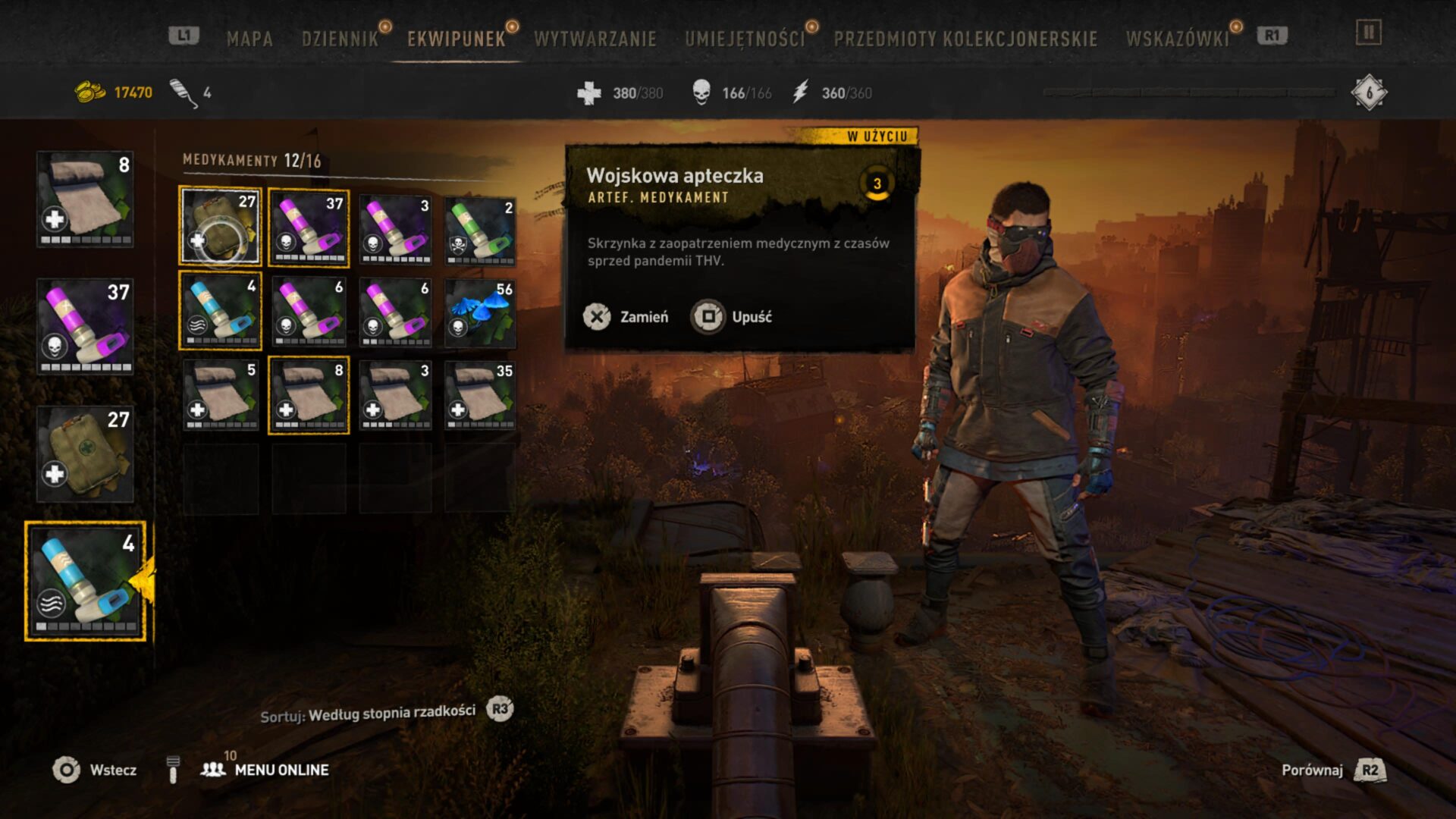1456x819 pixels.
Task: Select the bandage stack of 3
Action: click(x=395, y=394)
